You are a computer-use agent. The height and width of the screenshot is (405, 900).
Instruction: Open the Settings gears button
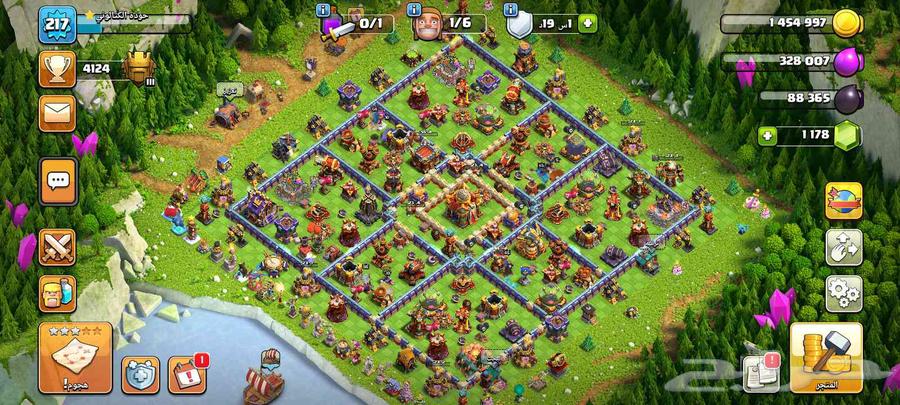pyautogui.click(x=843, y=293)
